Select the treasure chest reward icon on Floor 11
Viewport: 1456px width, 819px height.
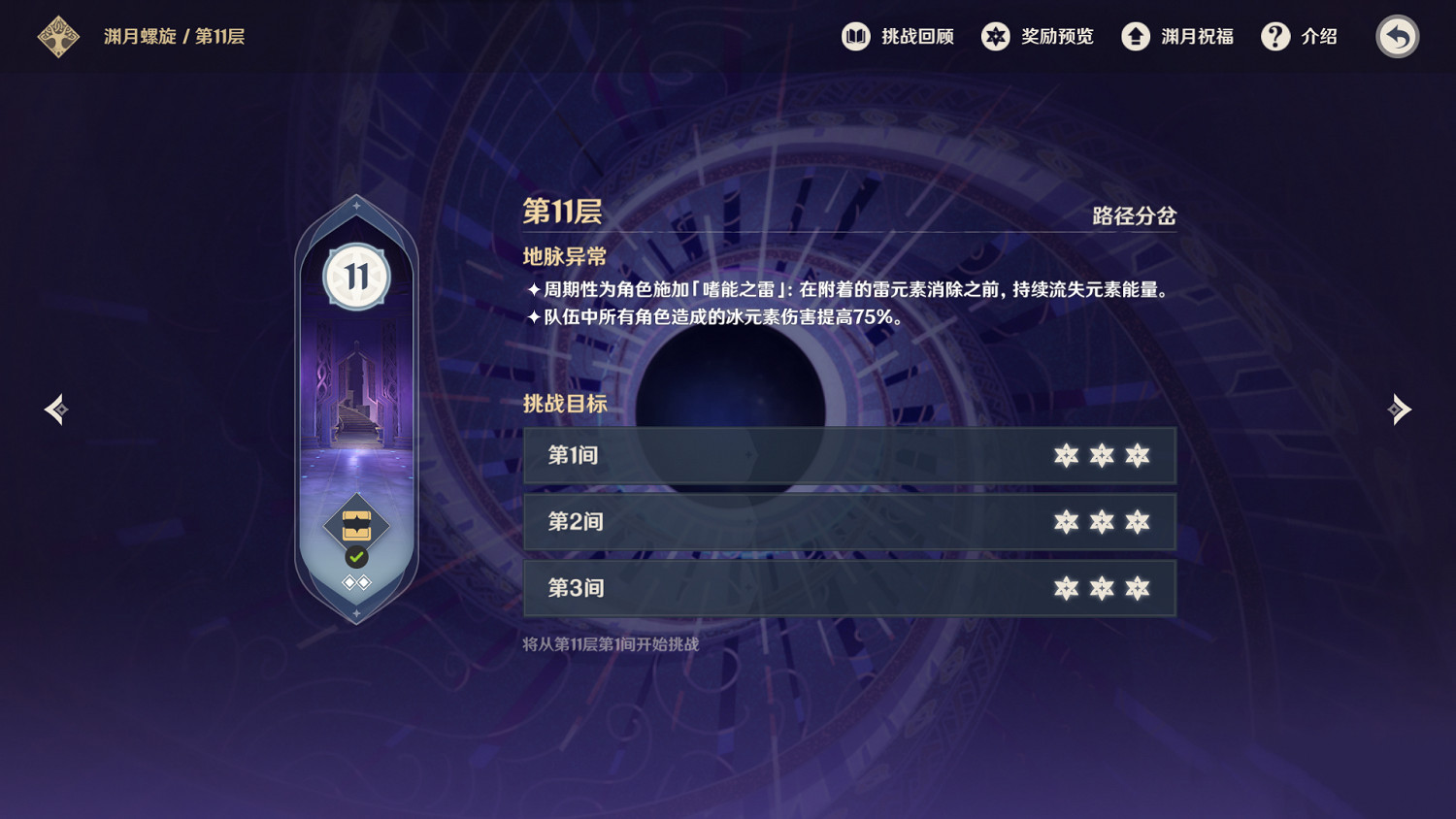(357, 524)
